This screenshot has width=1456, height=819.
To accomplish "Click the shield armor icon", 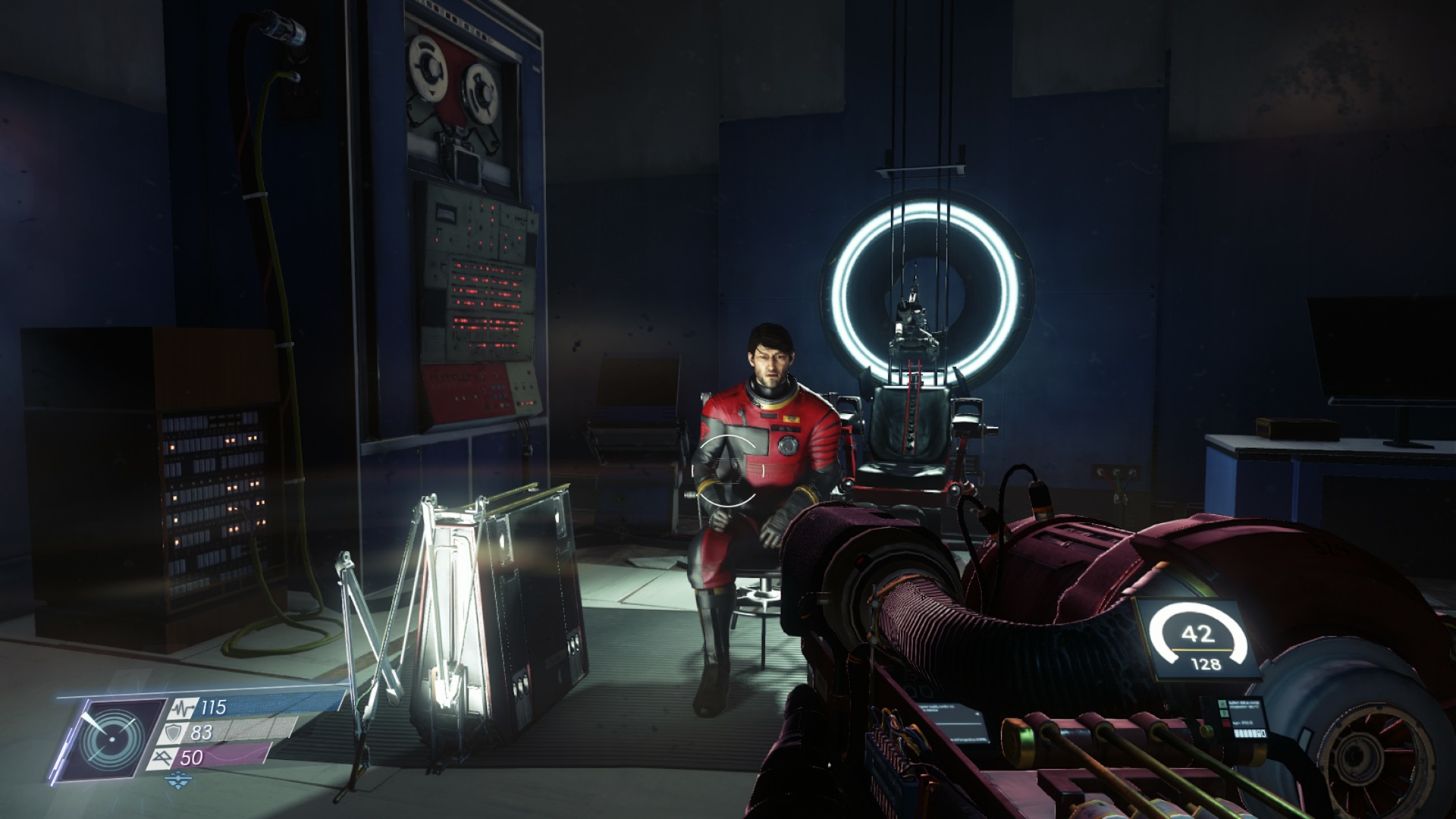I will pyautogui.click(x=174, y=733).
